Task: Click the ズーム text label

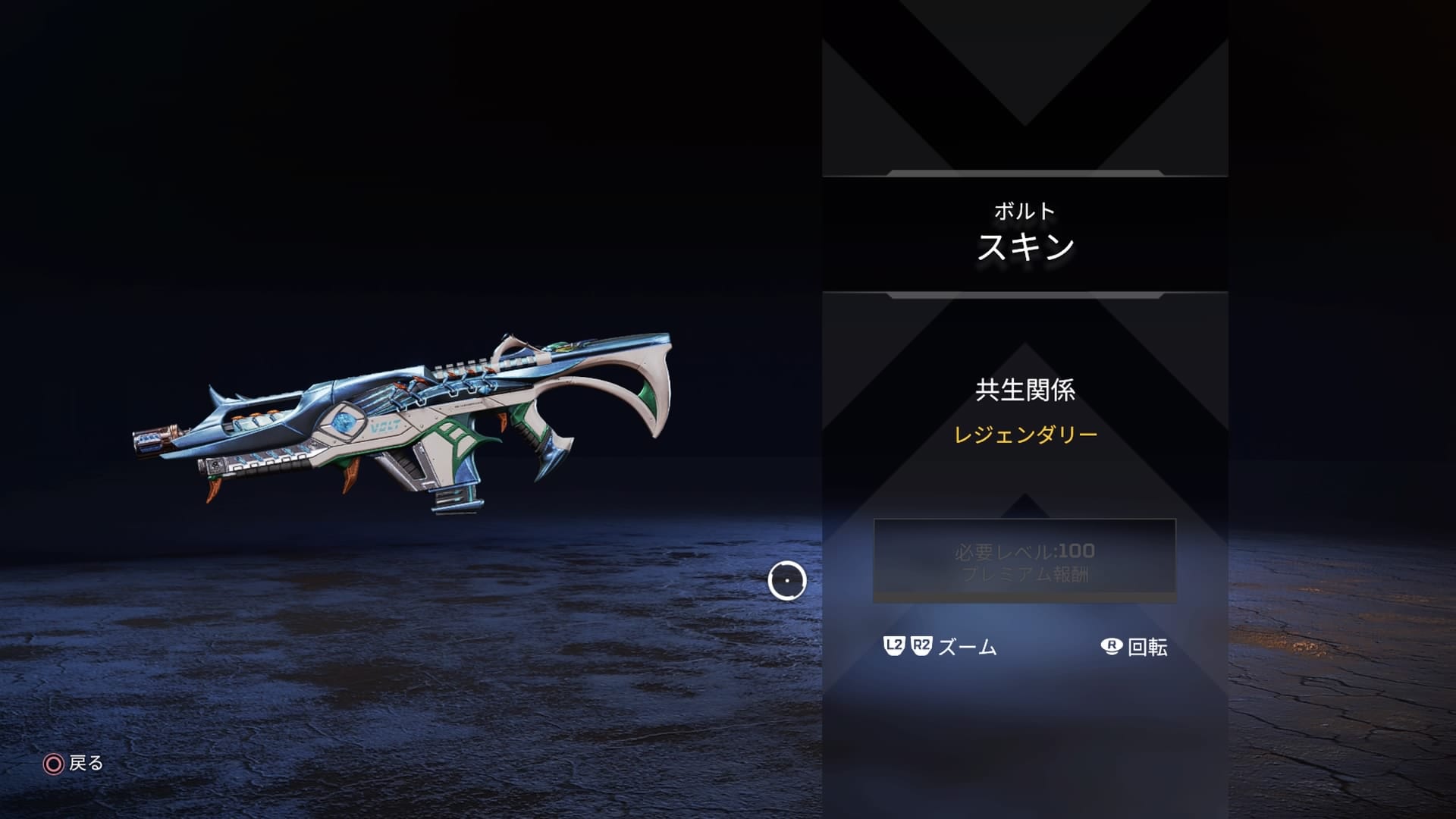Action: [968, 648]
